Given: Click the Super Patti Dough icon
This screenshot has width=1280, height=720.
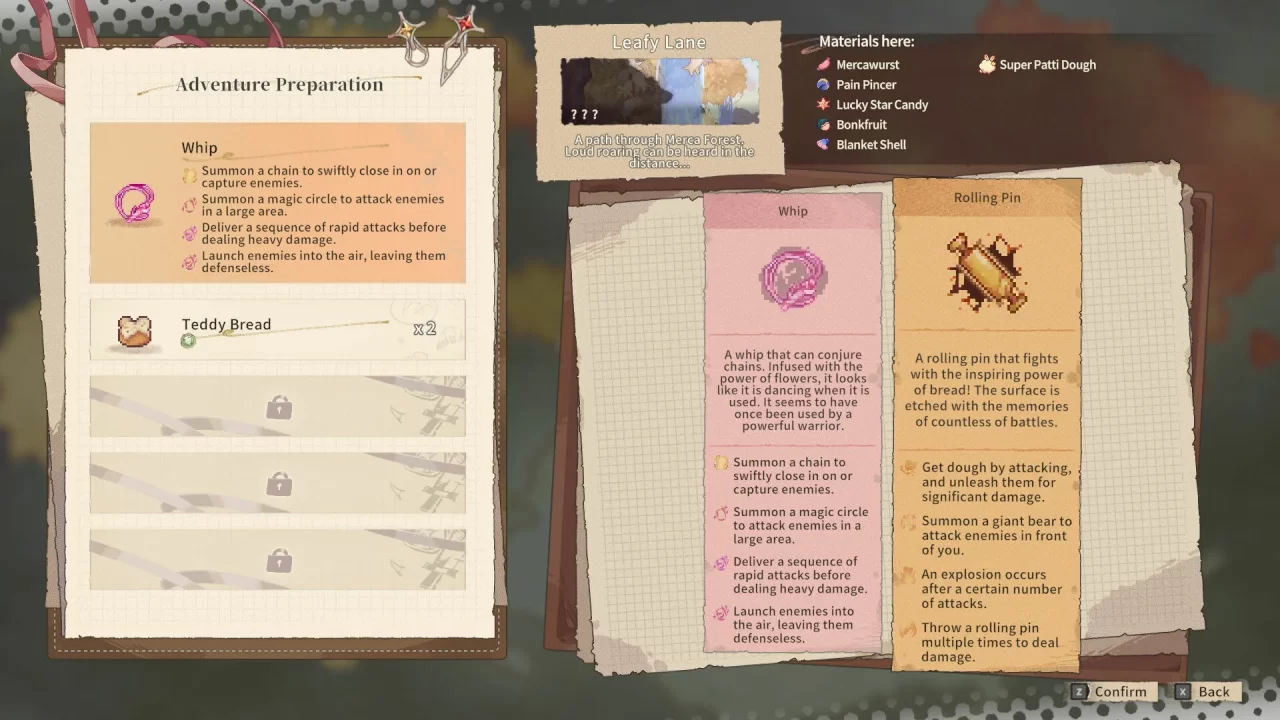Looking at the screenshot, I should pos(988,64).
